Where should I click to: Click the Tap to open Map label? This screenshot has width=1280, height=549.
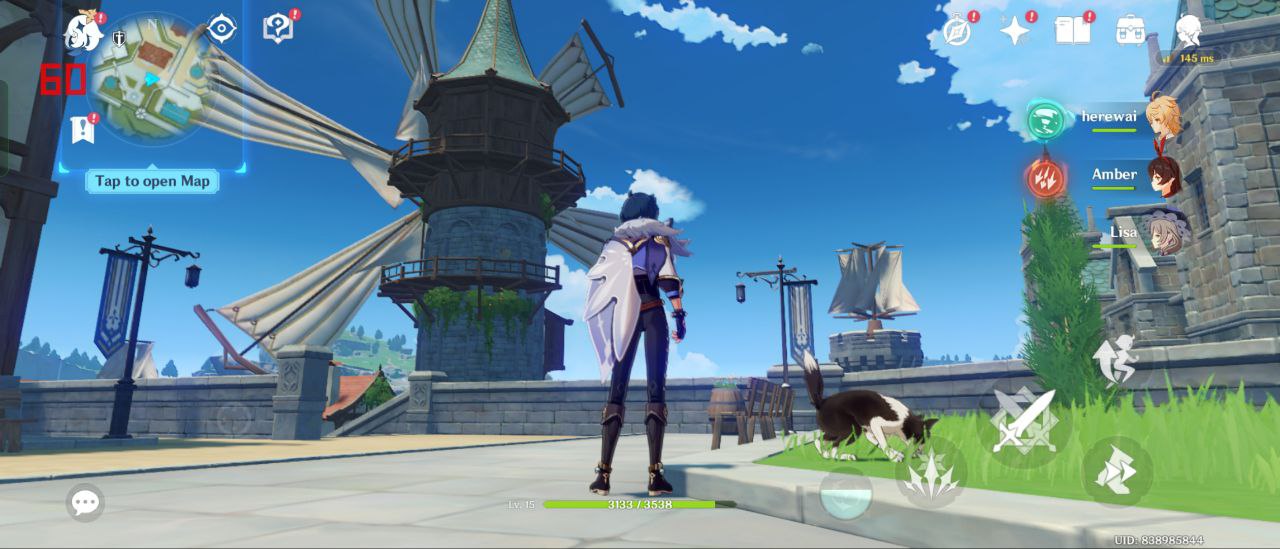pos(152,181)
